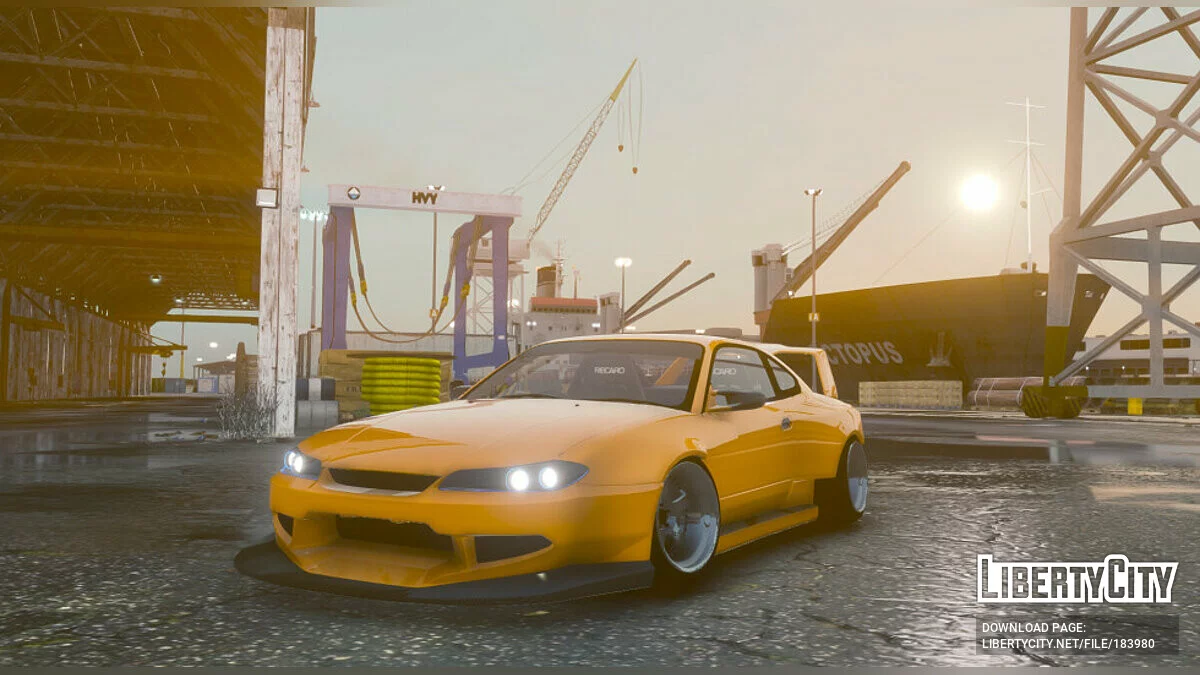Click the LibertyCity logo watermark

[x=1077, y=580]
